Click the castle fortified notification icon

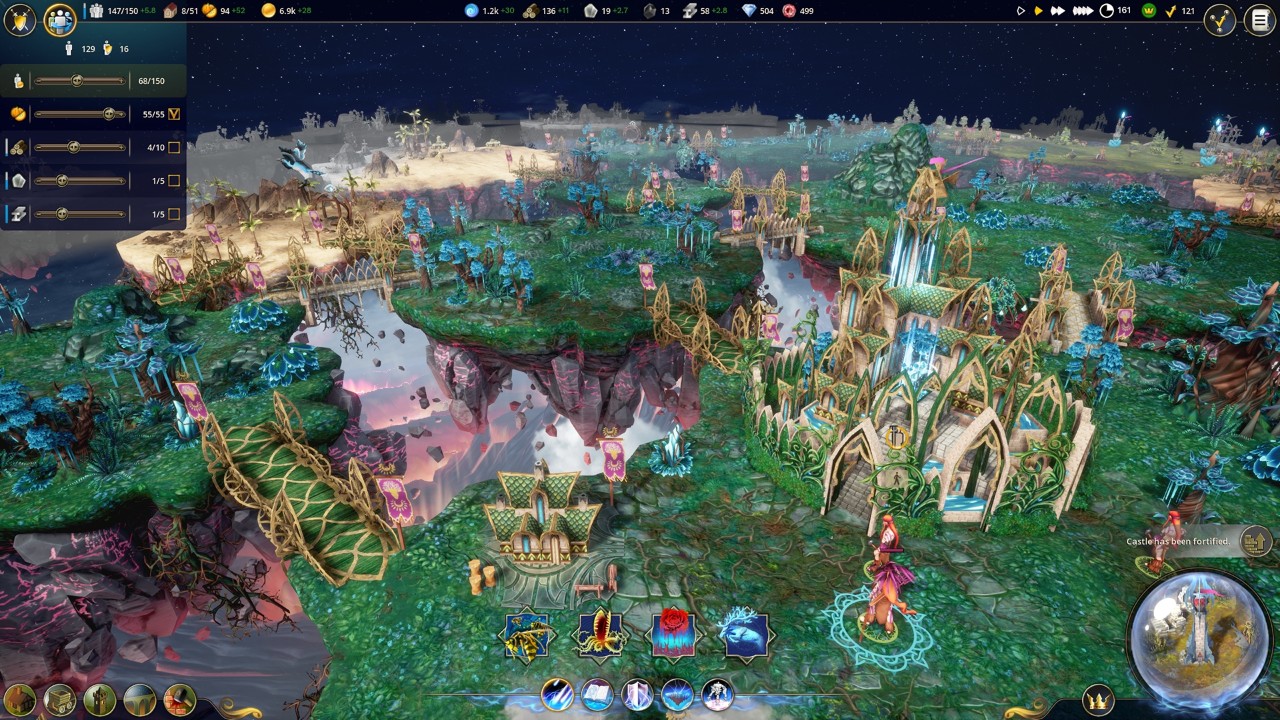tap(1254, 542)
